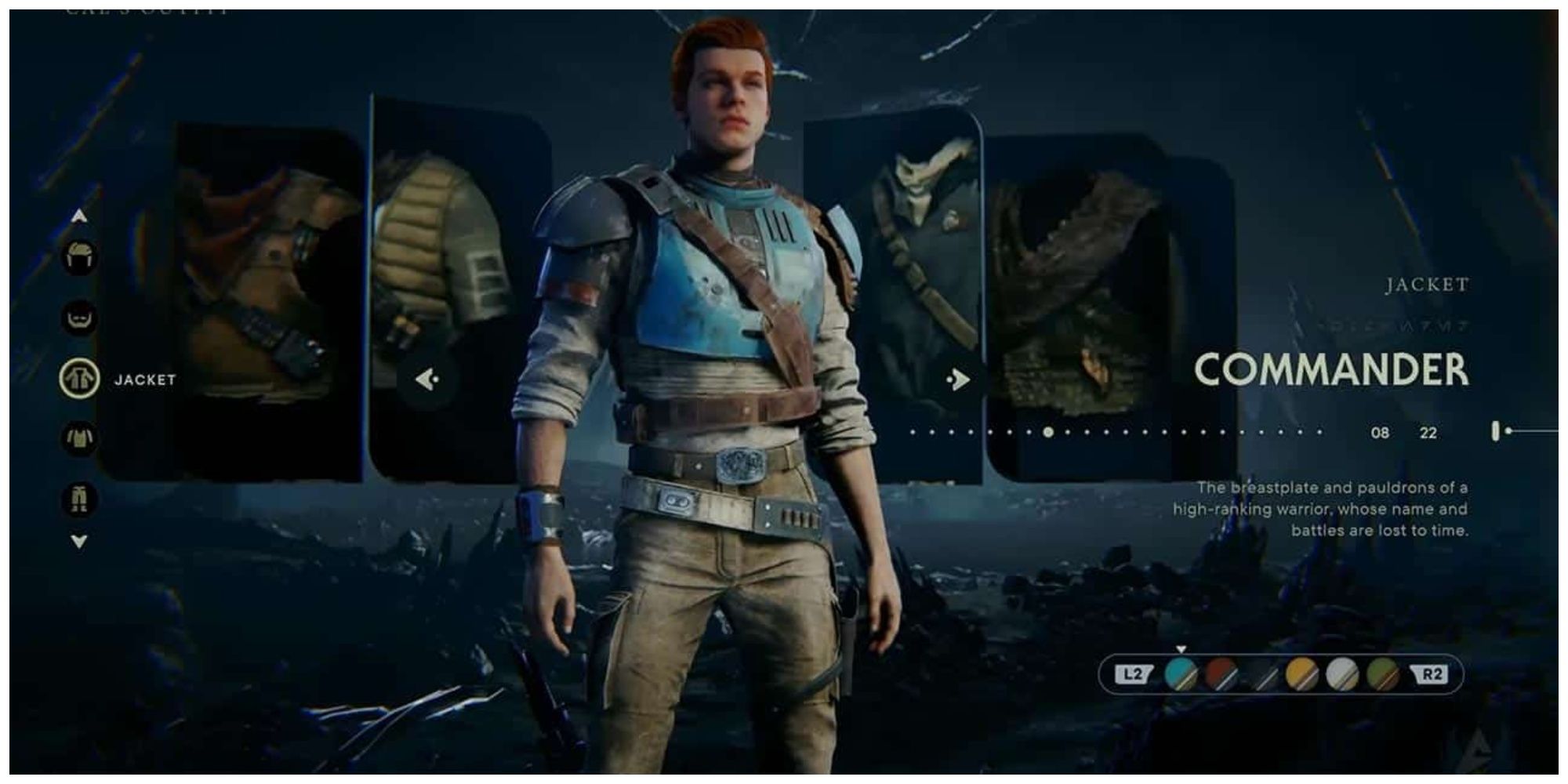Select the pants customization icon
The width and height of the screenshot is (1568, 784).
pos(80,499)
